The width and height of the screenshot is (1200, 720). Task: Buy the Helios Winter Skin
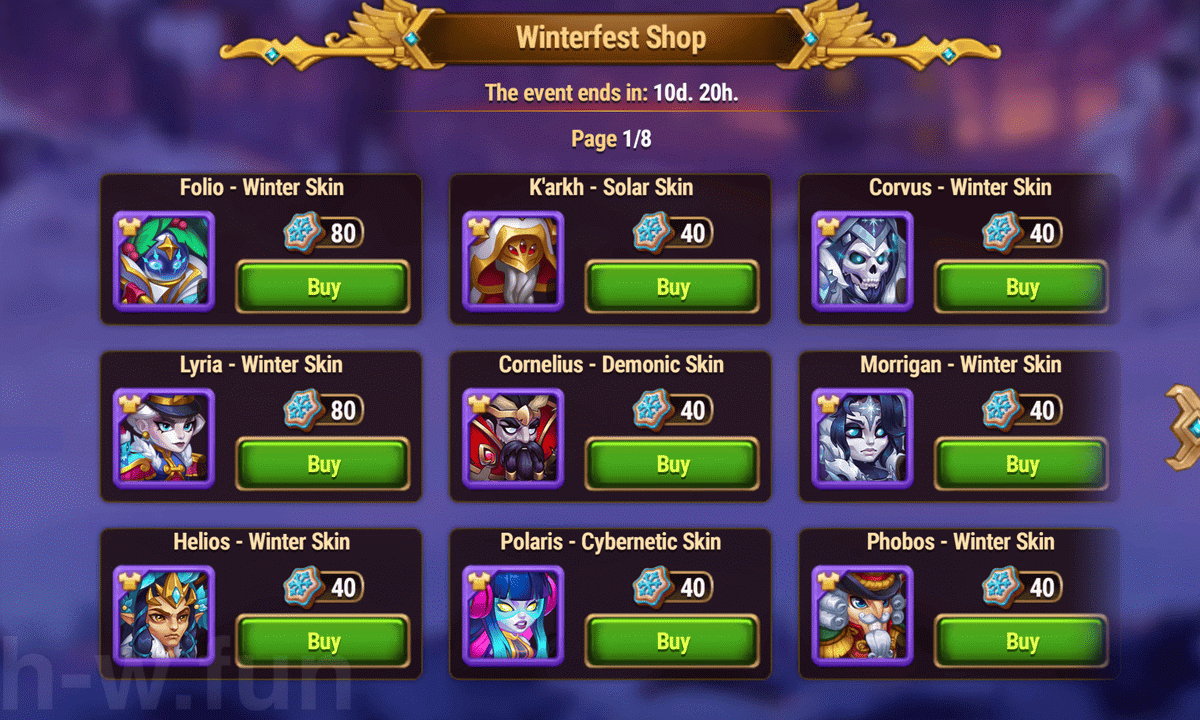[x=323, y=641]
